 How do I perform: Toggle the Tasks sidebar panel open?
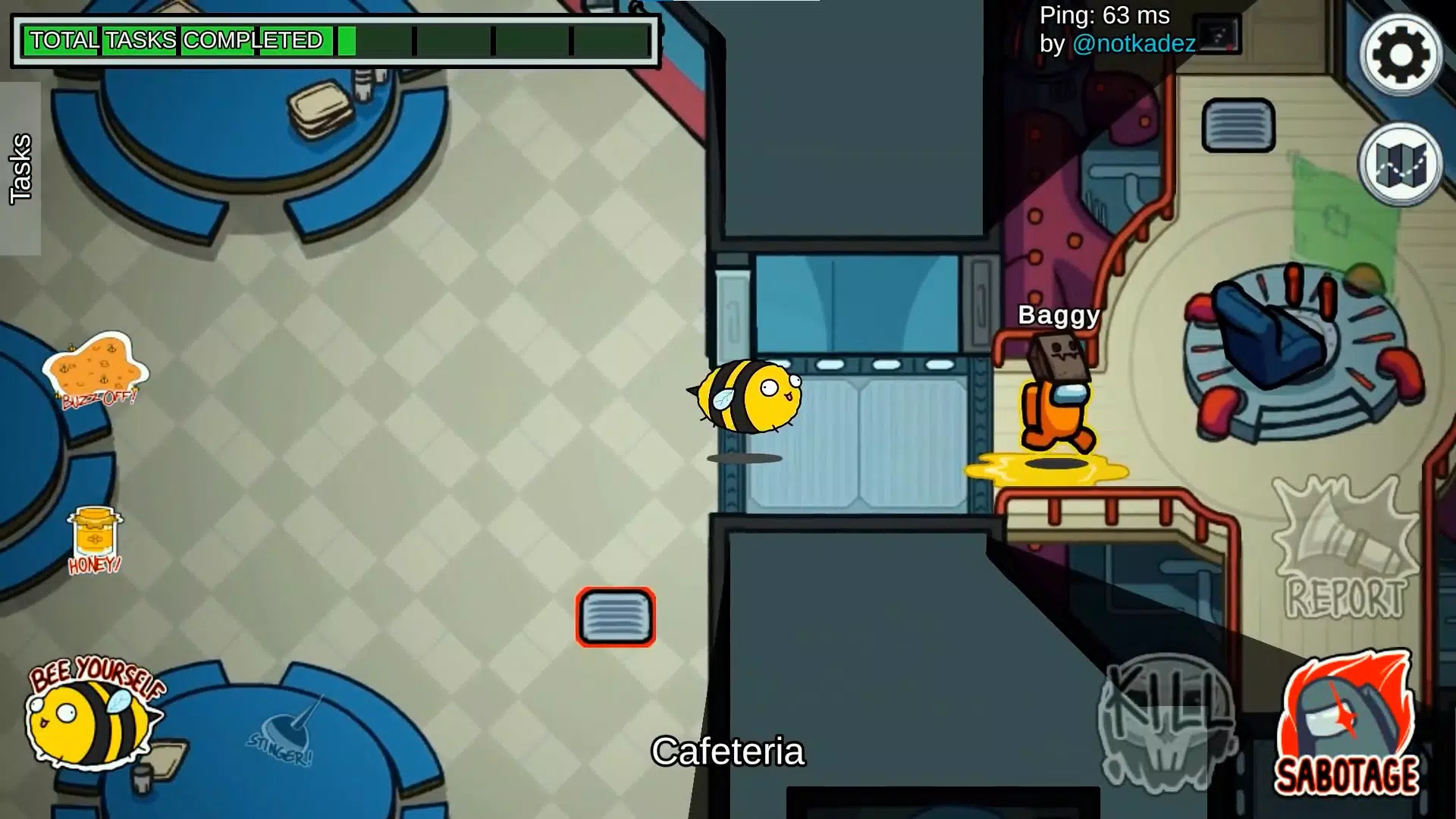point(19,167)
